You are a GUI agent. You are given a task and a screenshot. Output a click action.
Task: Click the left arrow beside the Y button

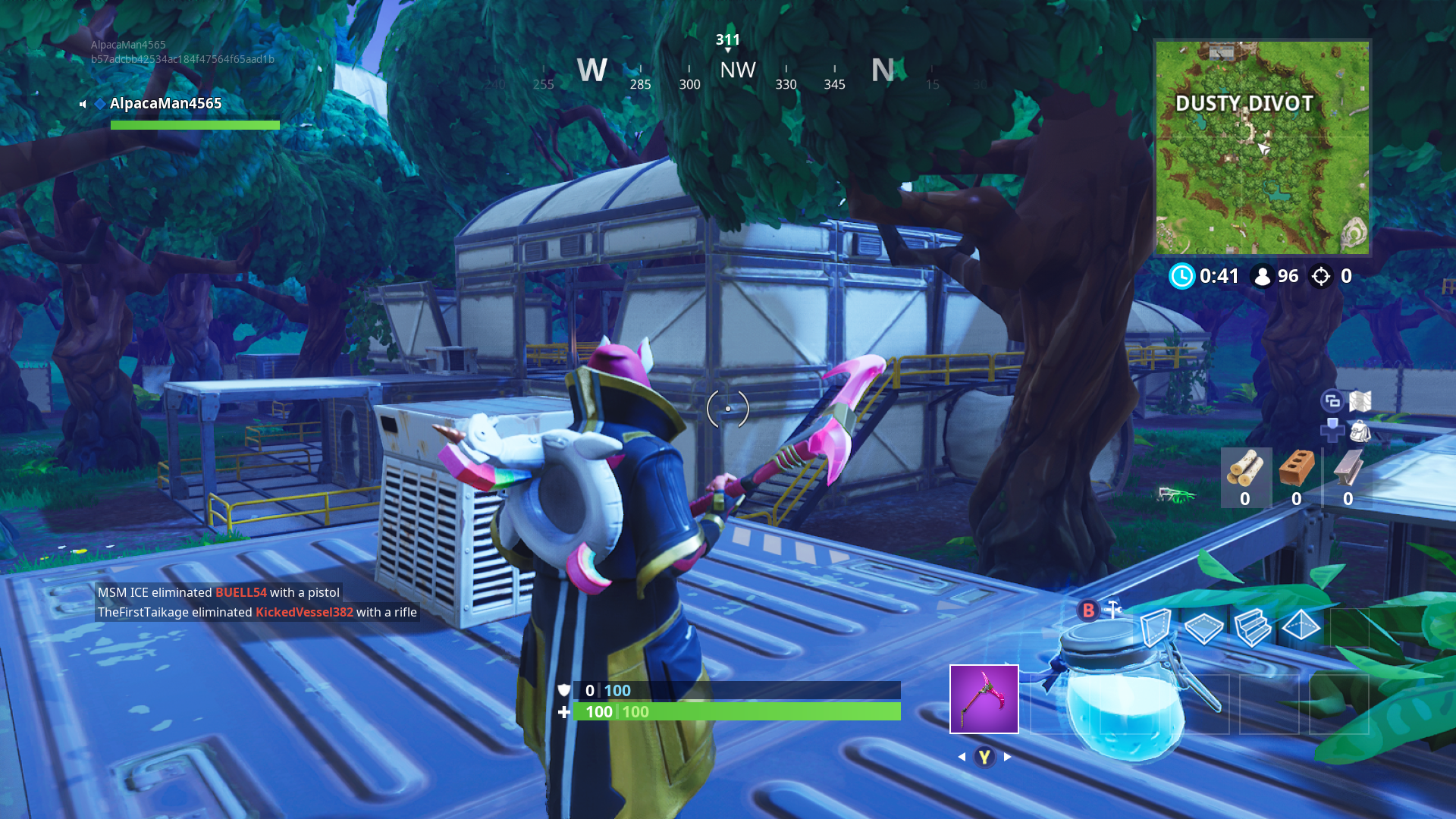[962, 756]
